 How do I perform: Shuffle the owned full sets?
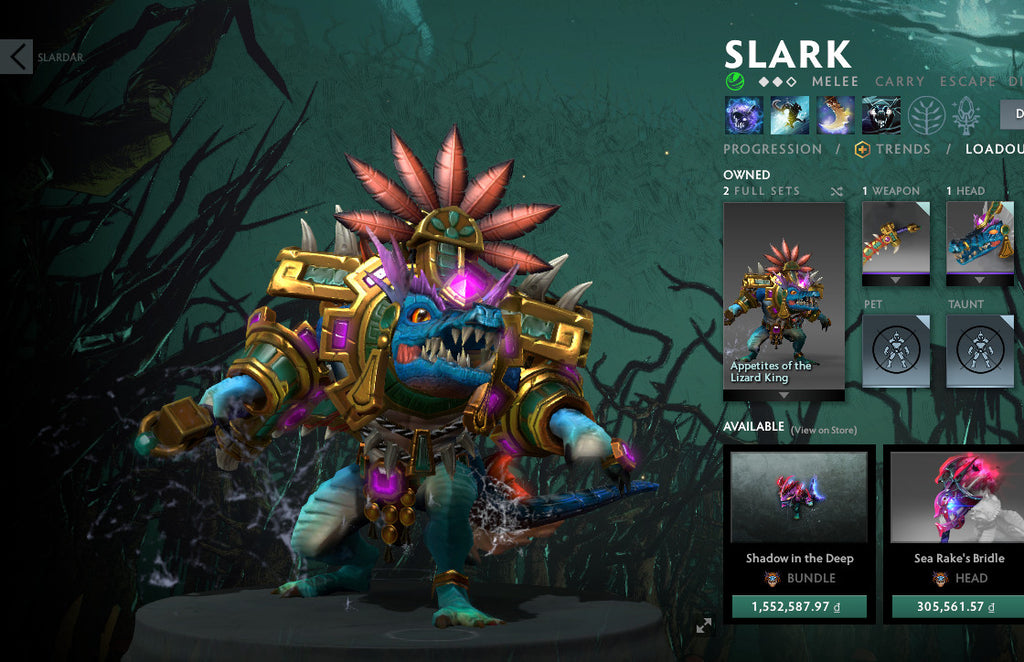click(x=836, y=191)
